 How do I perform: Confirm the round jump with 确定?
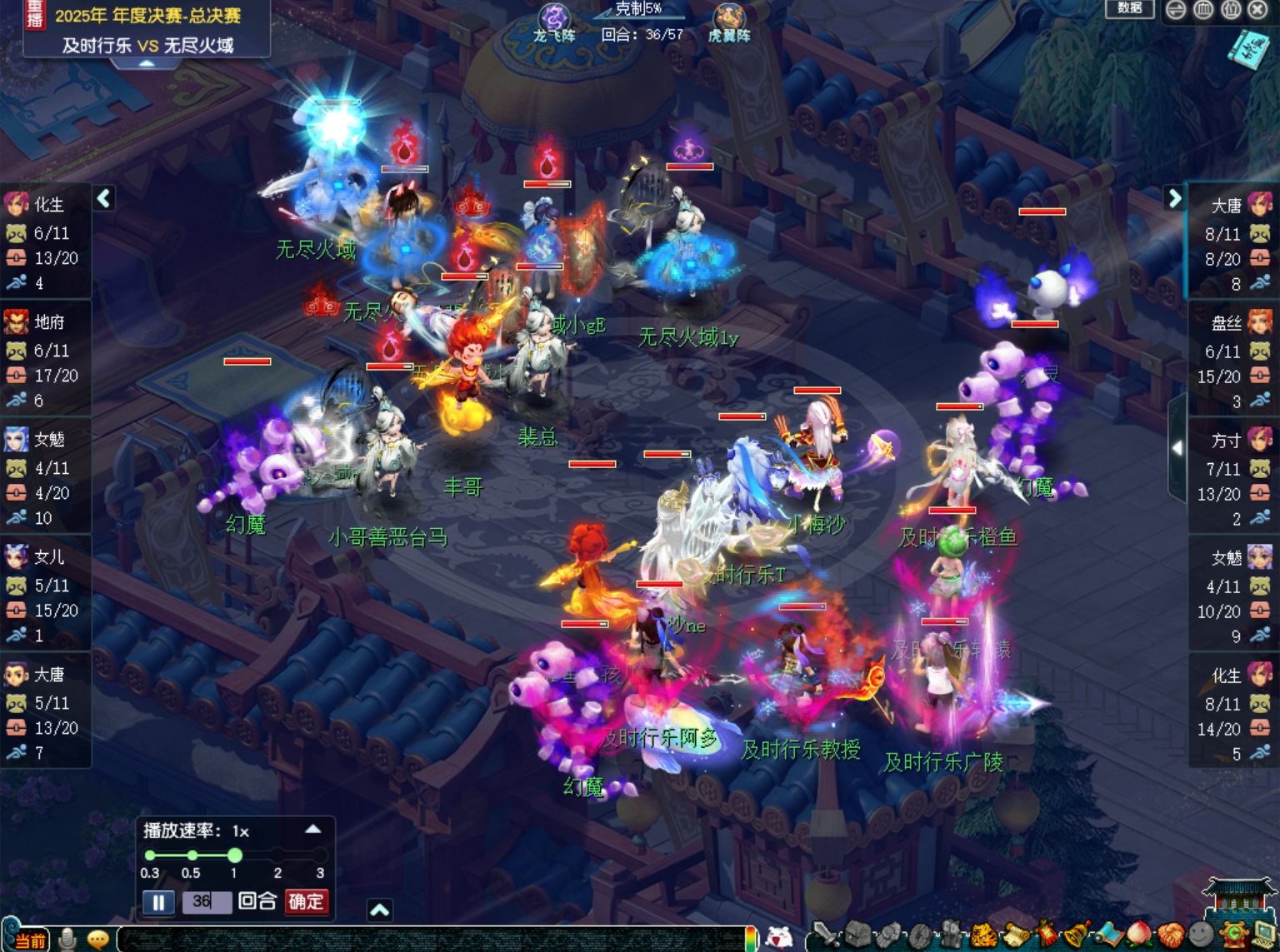(x=306, y=901)
